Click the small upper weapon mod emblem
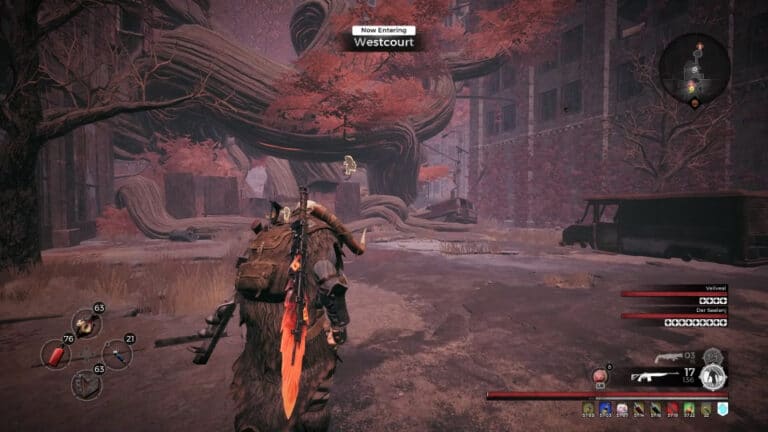The width and height of the screenshot is (768, 432). [711, 355]
